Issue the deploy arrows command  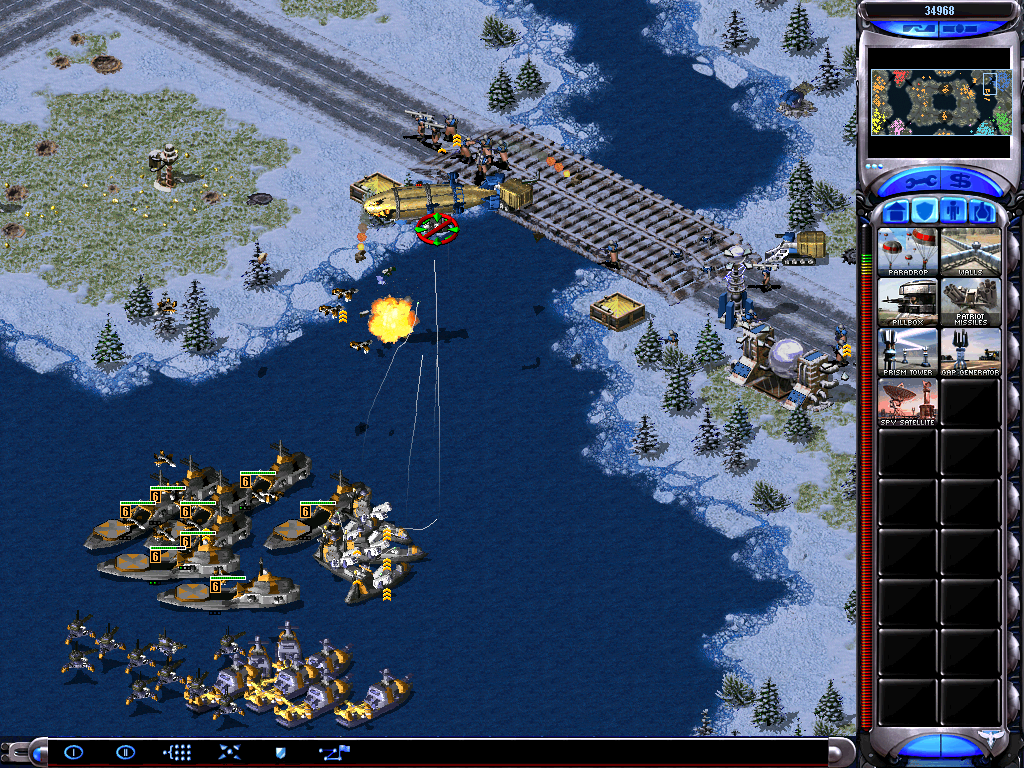tap(229, 752)
